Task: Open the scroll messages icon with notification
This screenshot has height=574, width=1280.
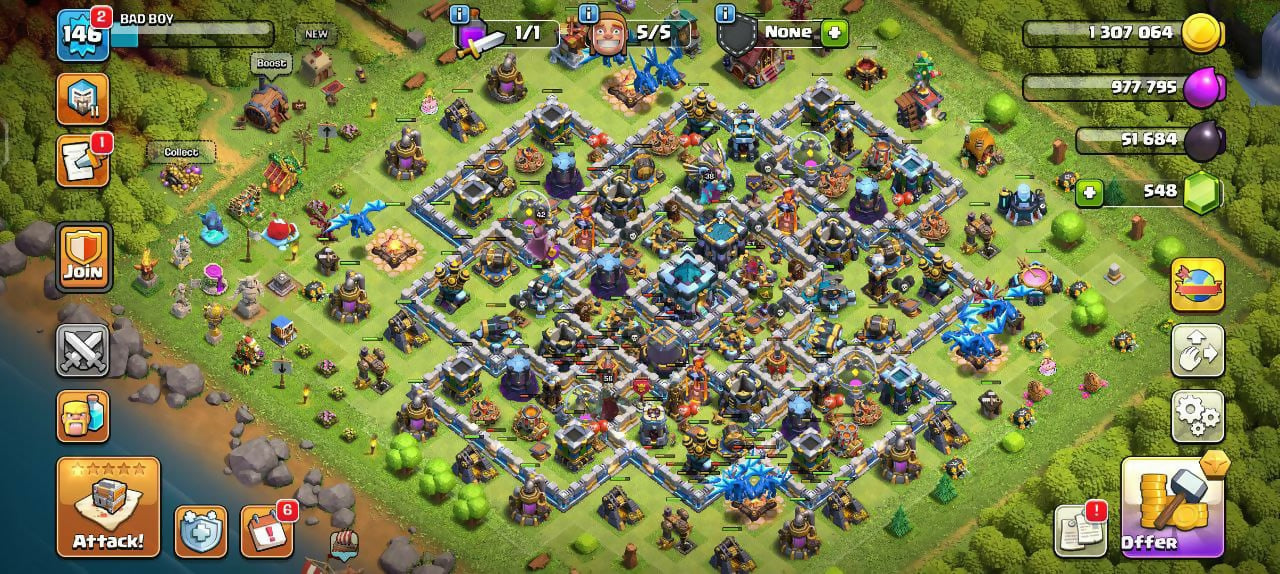Action: pos(82,161)
